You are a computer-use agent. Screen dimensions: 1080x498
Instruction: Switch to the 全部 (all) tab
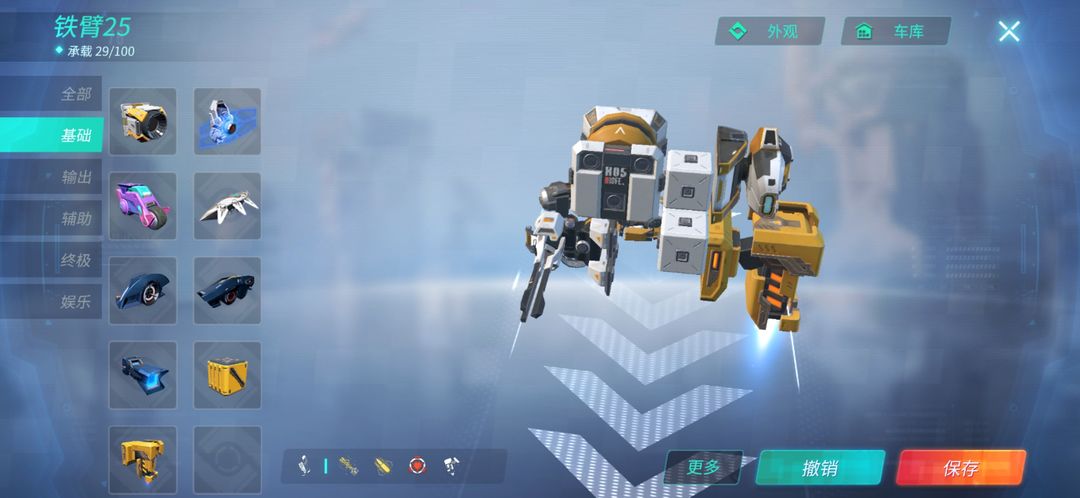tap(75, 94)
